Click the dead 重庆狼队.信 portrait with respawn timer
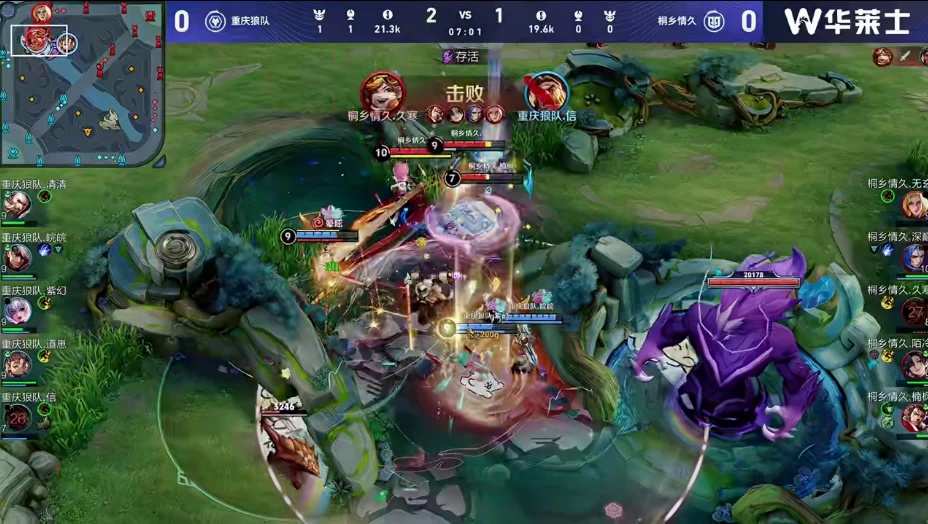The width and height of the screenshot is (928, 524). coord(15,417)
